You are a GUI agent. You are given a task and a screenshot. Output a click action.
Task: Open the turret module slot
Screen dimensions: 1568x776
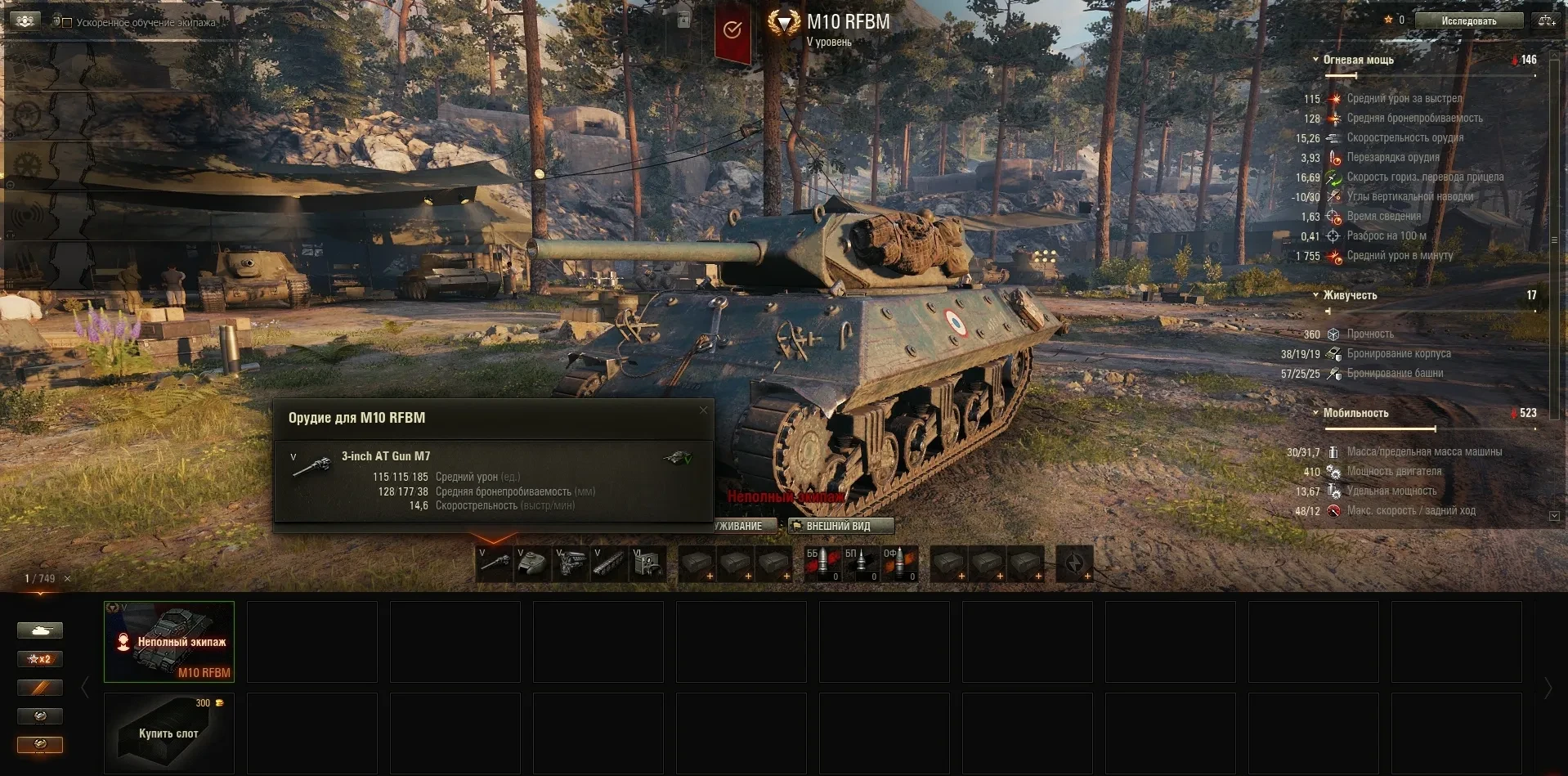click(x=533, y=563)
